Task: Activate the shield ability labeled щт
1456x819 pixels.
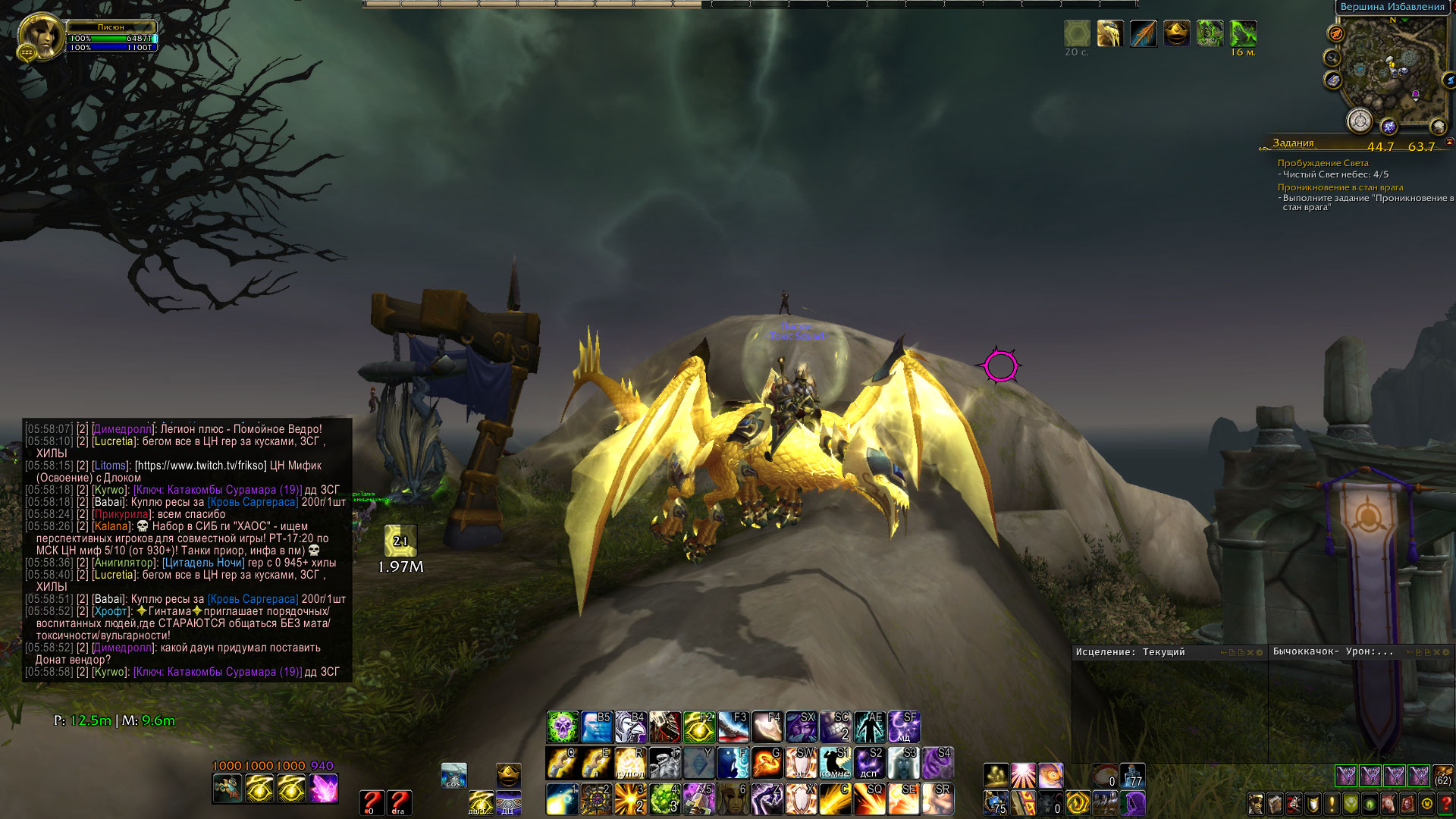Action: [801, 763]
